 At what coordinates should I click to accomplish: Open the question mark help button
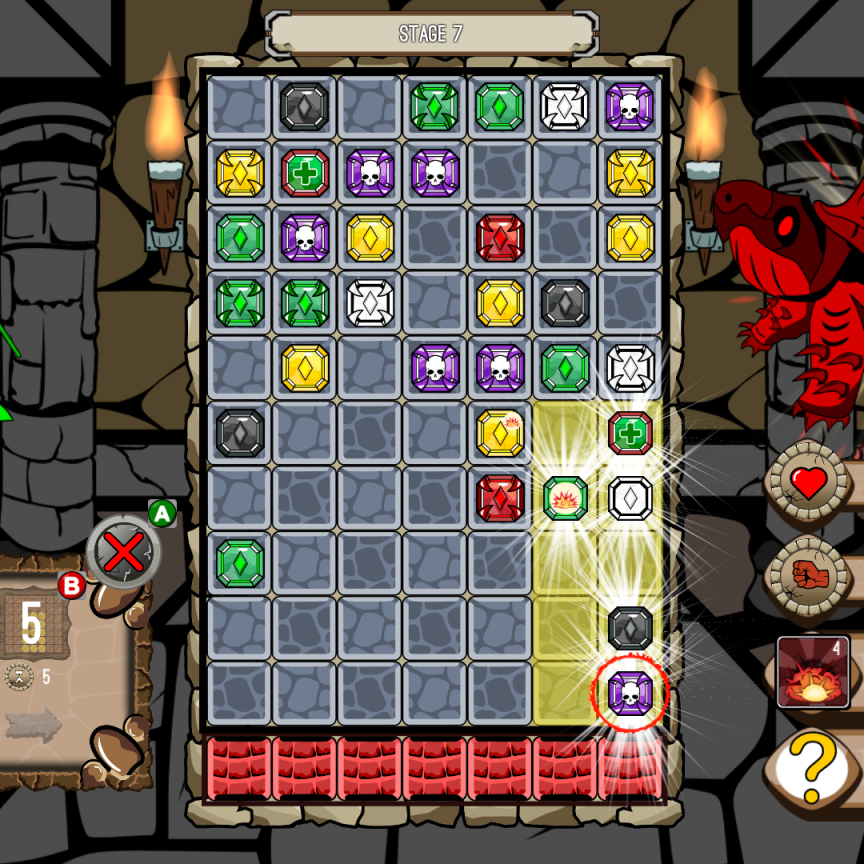[x=813, y=766]
